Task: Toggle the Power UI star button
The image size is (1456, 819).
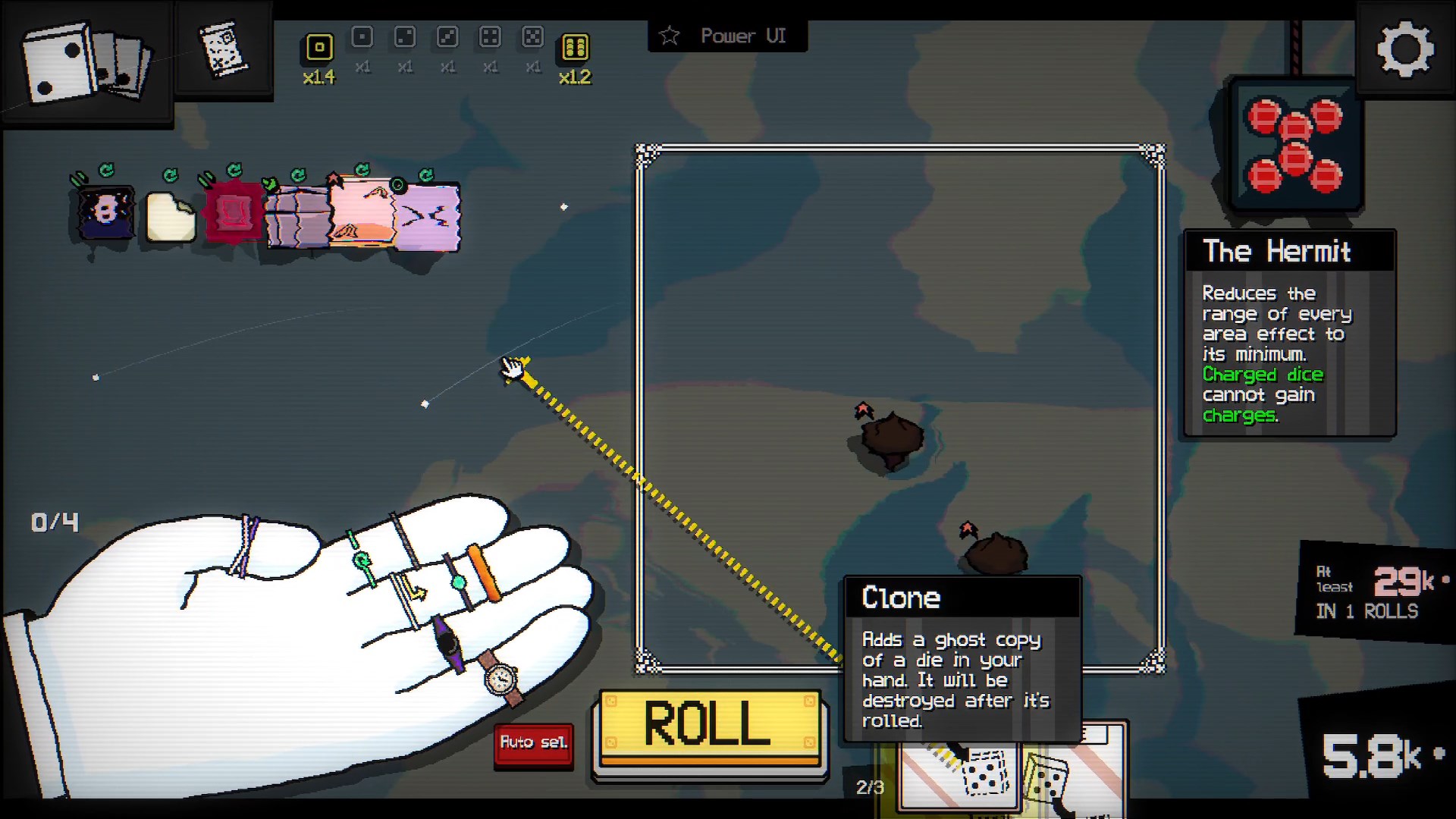Action: 670,36
